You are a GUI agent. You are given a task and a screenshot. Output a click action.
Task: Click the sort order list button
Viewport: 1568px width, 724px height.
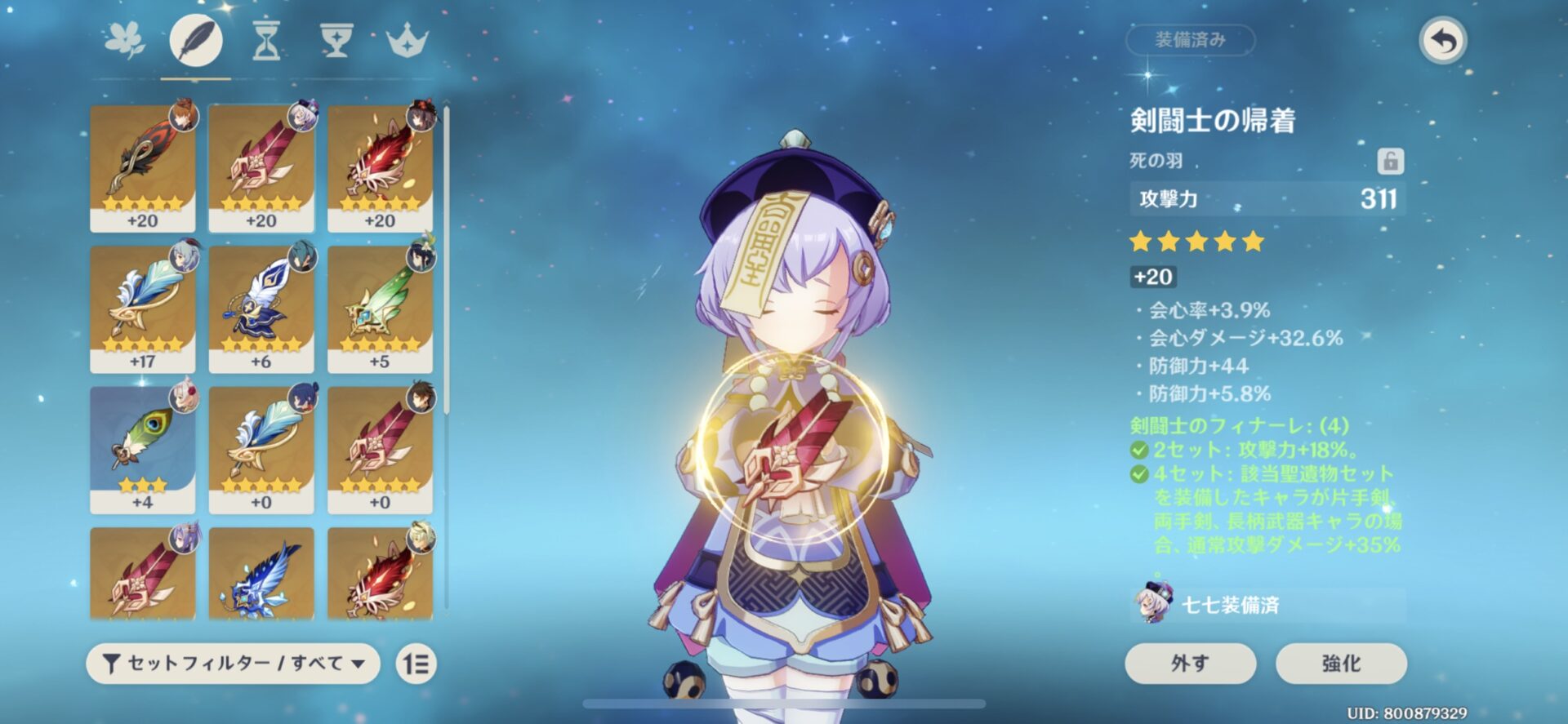(416, 664)
